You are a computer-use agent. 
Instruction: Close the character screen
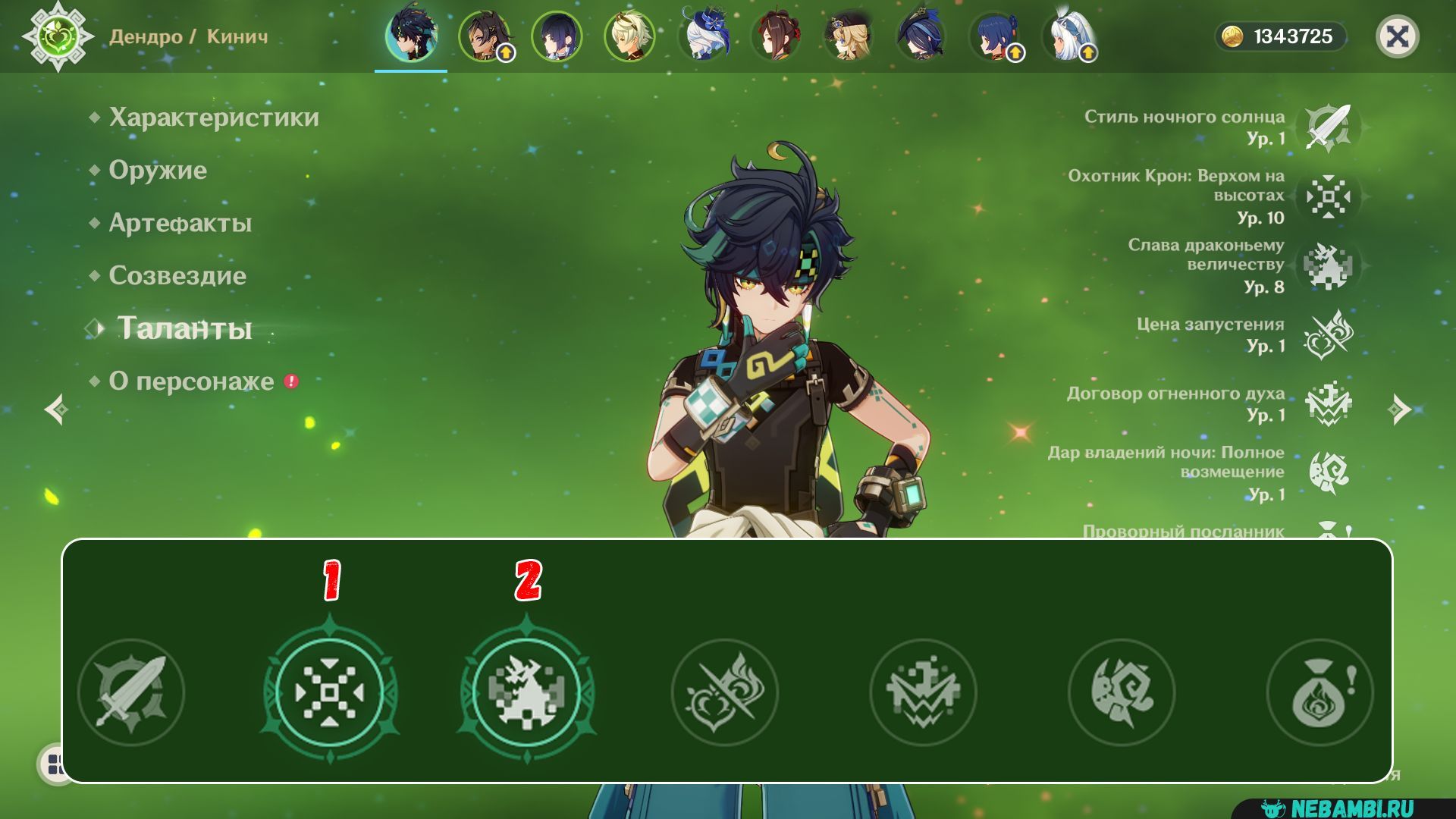click(x=1397, y=36)
